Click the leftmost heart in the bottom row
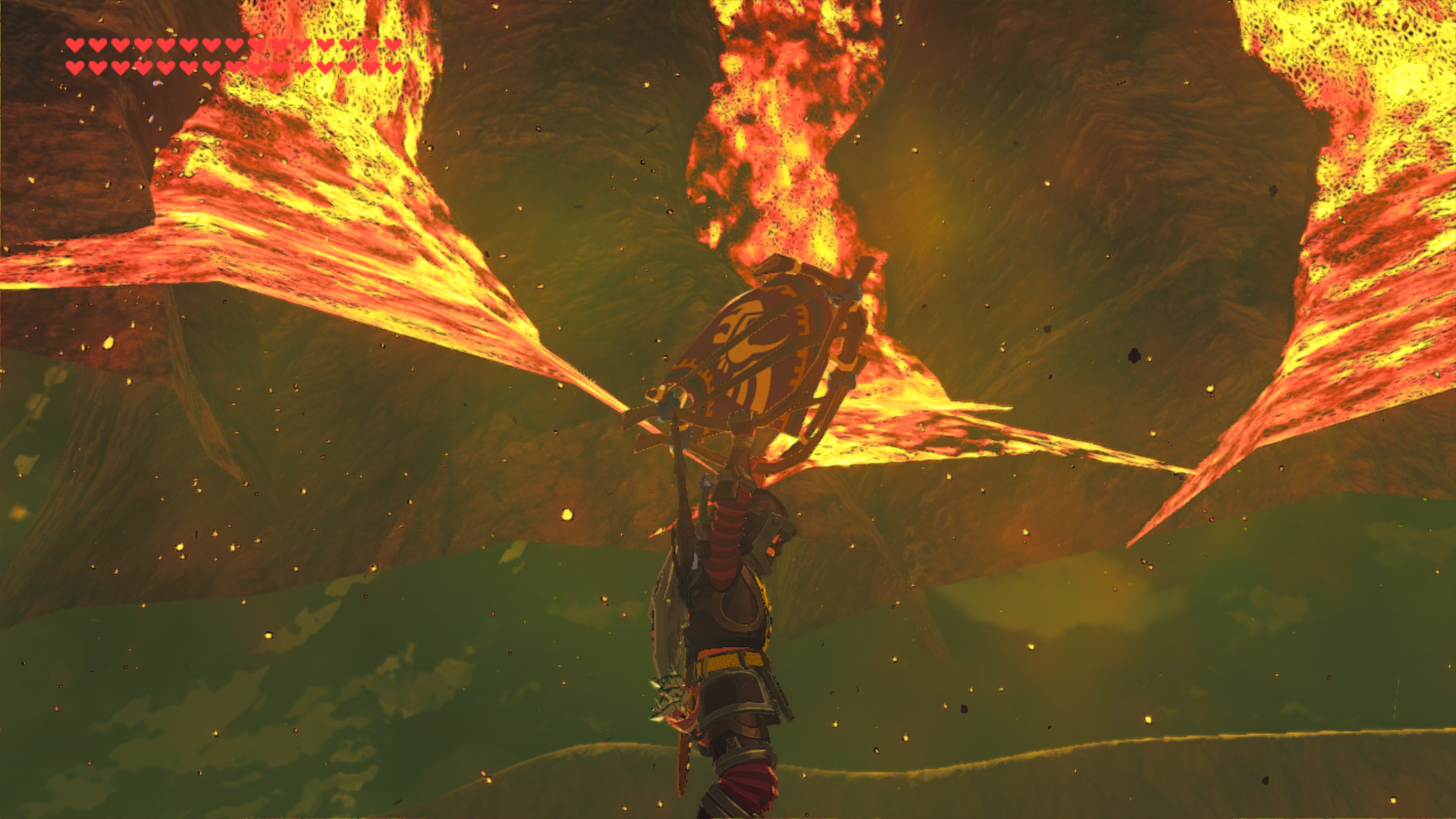This screenshot has width=1456, height=819. tap(75, 67)
